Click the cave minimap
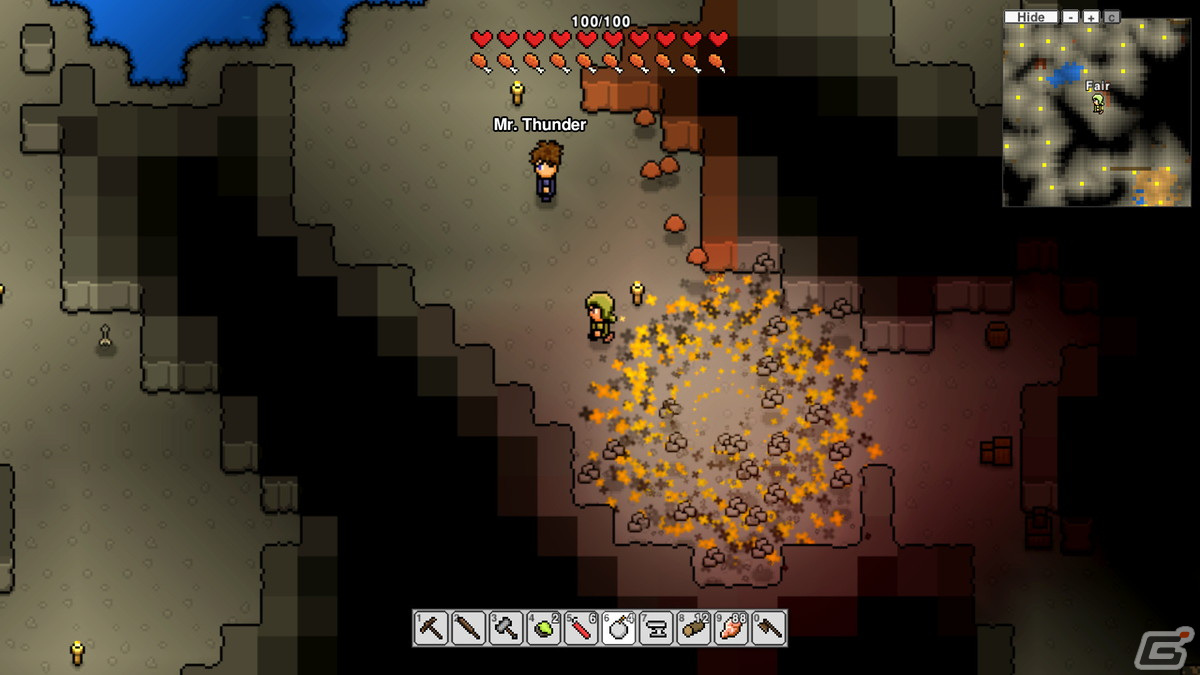Viewport: 1200px width, 675px height. click(1096, 115)
